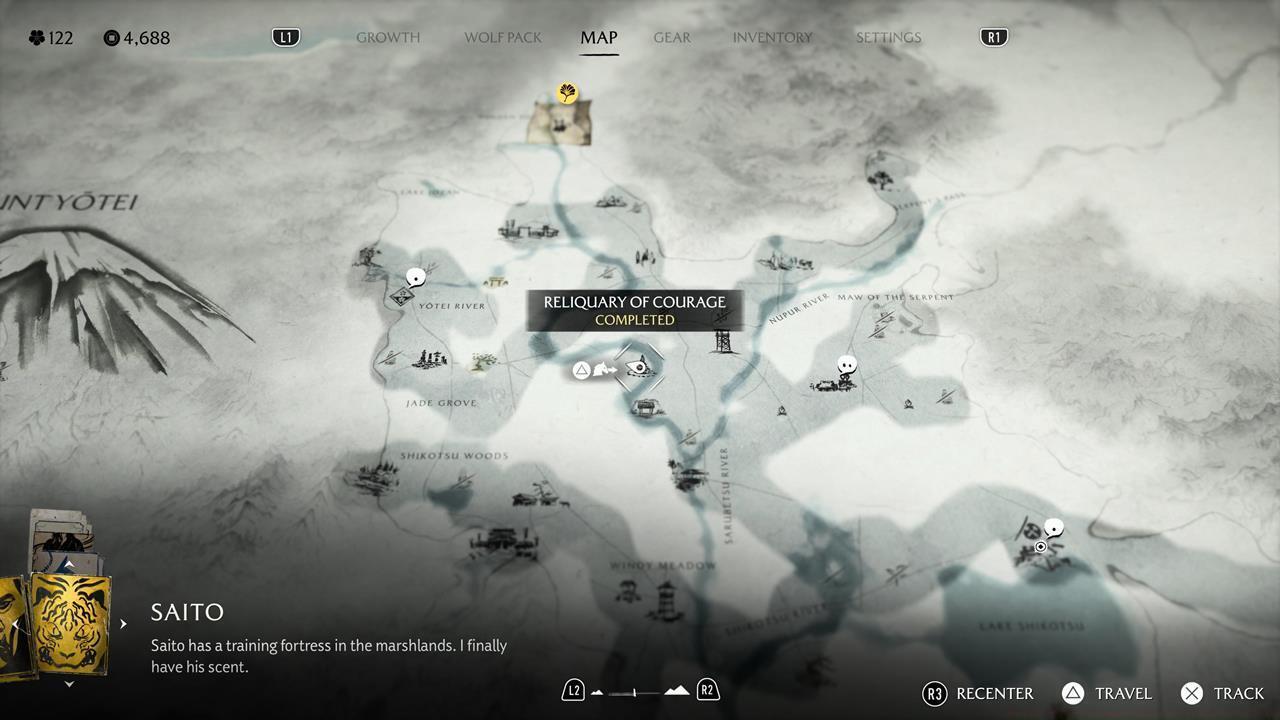Switch to the WOLF PACK tab
Image resolution: width=1280 pixels, height=720 pixels.
502,37
